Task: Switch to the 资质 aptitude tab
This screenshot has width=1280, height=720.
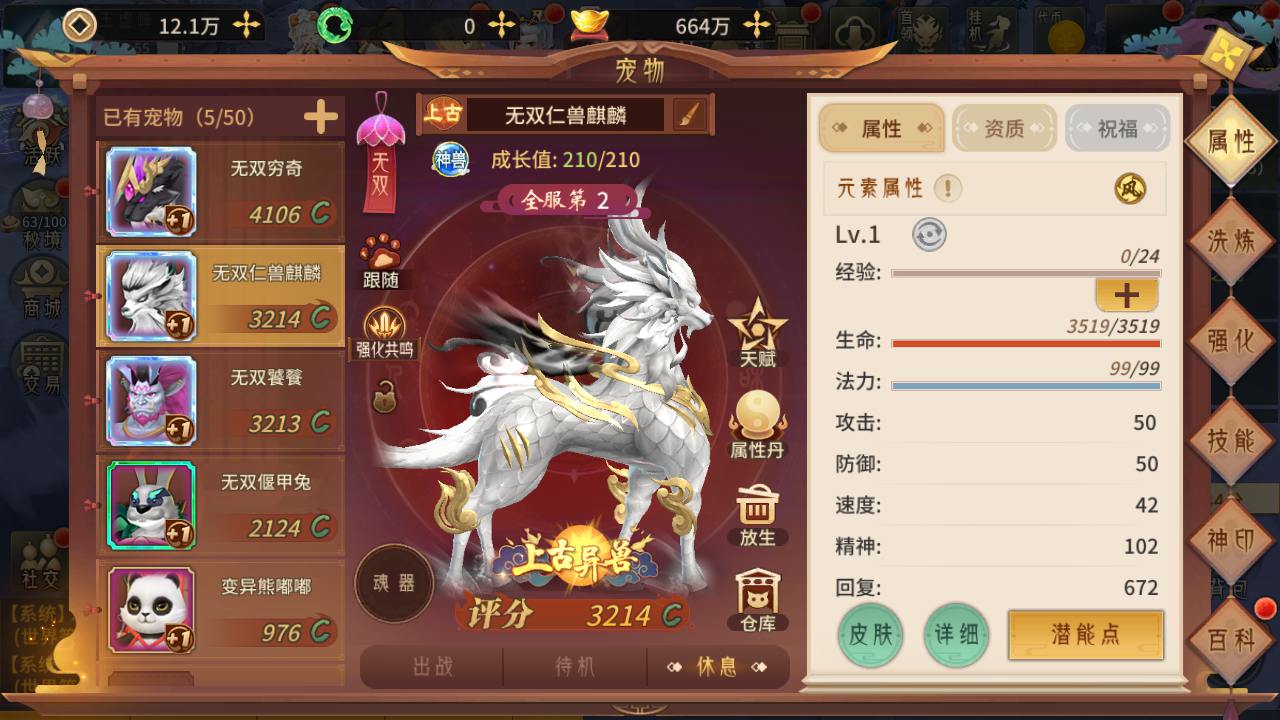Action: tap(1005, 129)
